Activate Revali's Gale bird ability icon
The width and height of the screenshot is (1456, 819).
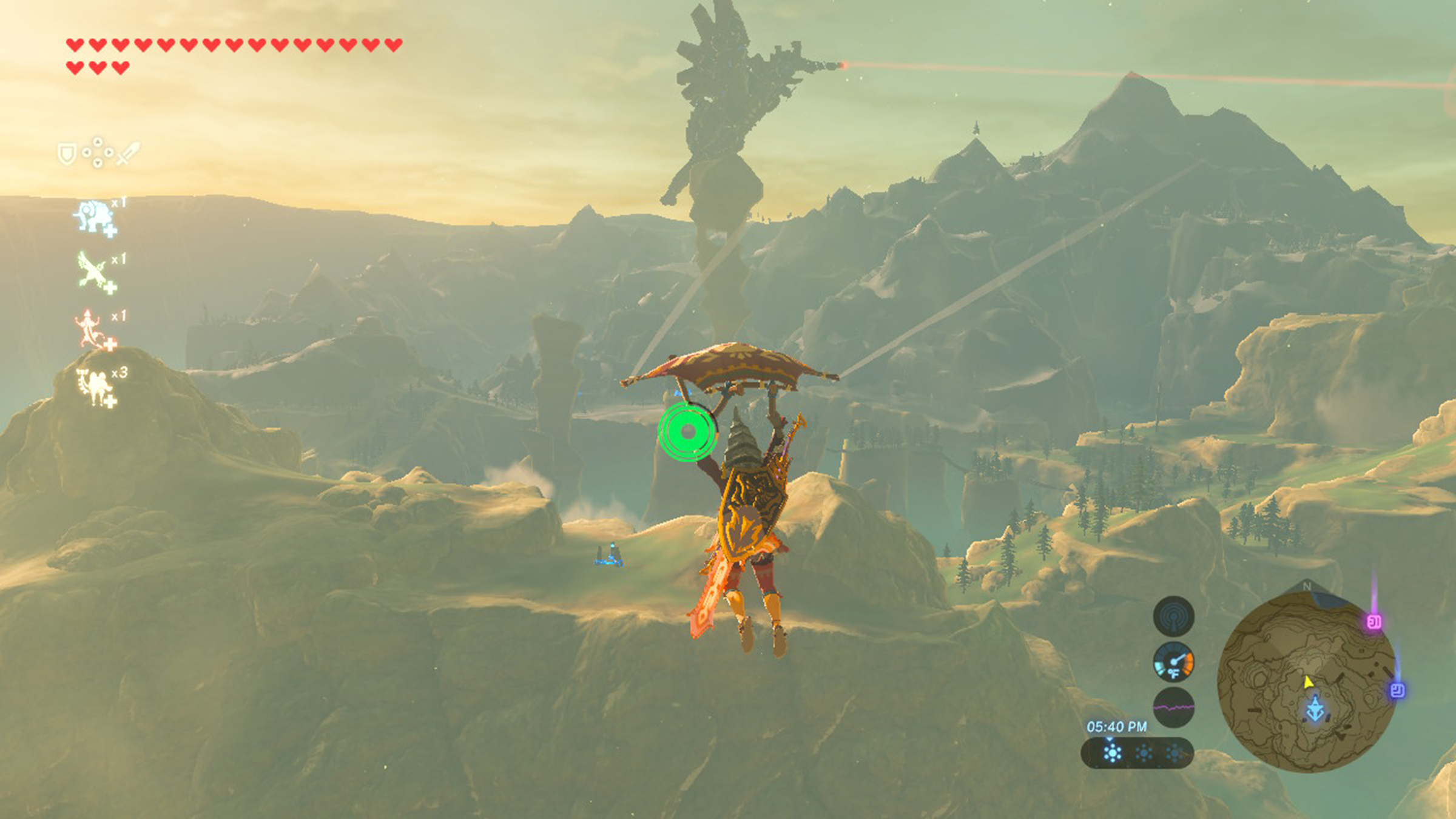pyautogui.click(x=95, y=272)
